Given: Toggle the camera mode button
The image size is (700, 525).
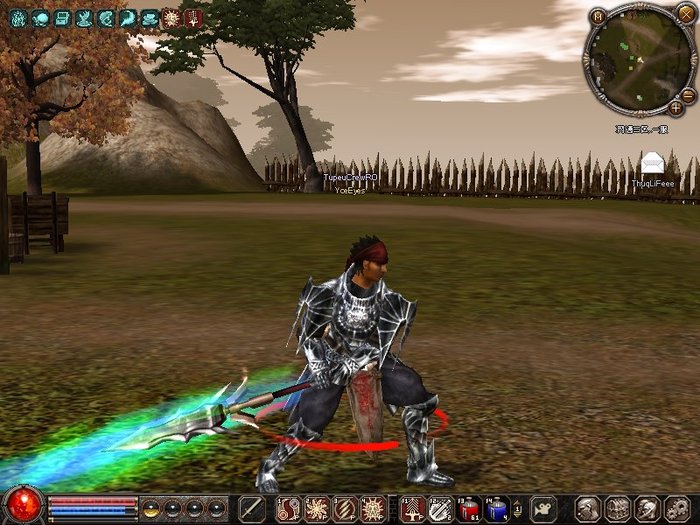Looking at the screenshot, I should pos(543,508).
